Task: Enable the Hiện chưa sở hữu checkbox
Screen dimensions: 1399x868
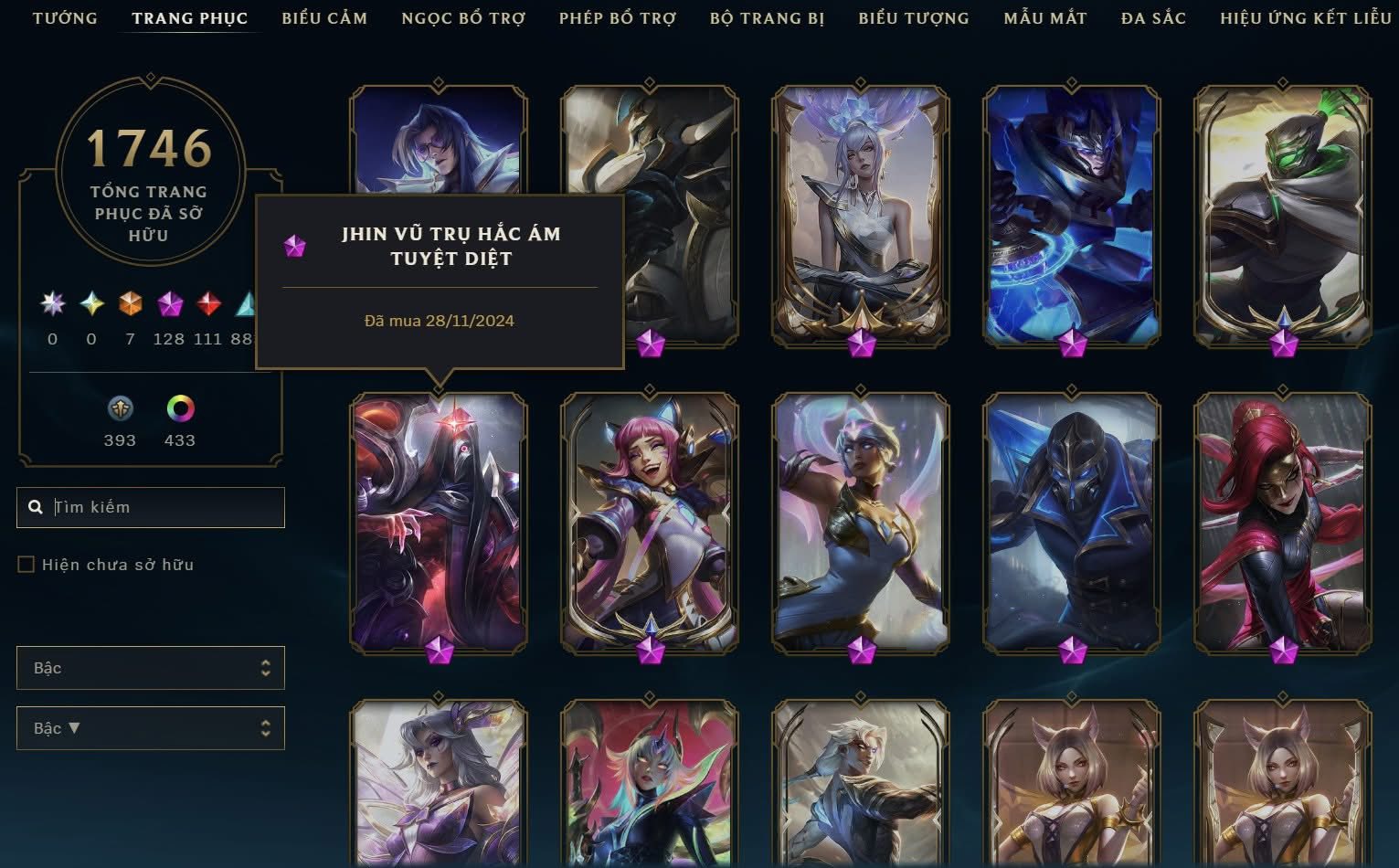Action: point(26,564)
